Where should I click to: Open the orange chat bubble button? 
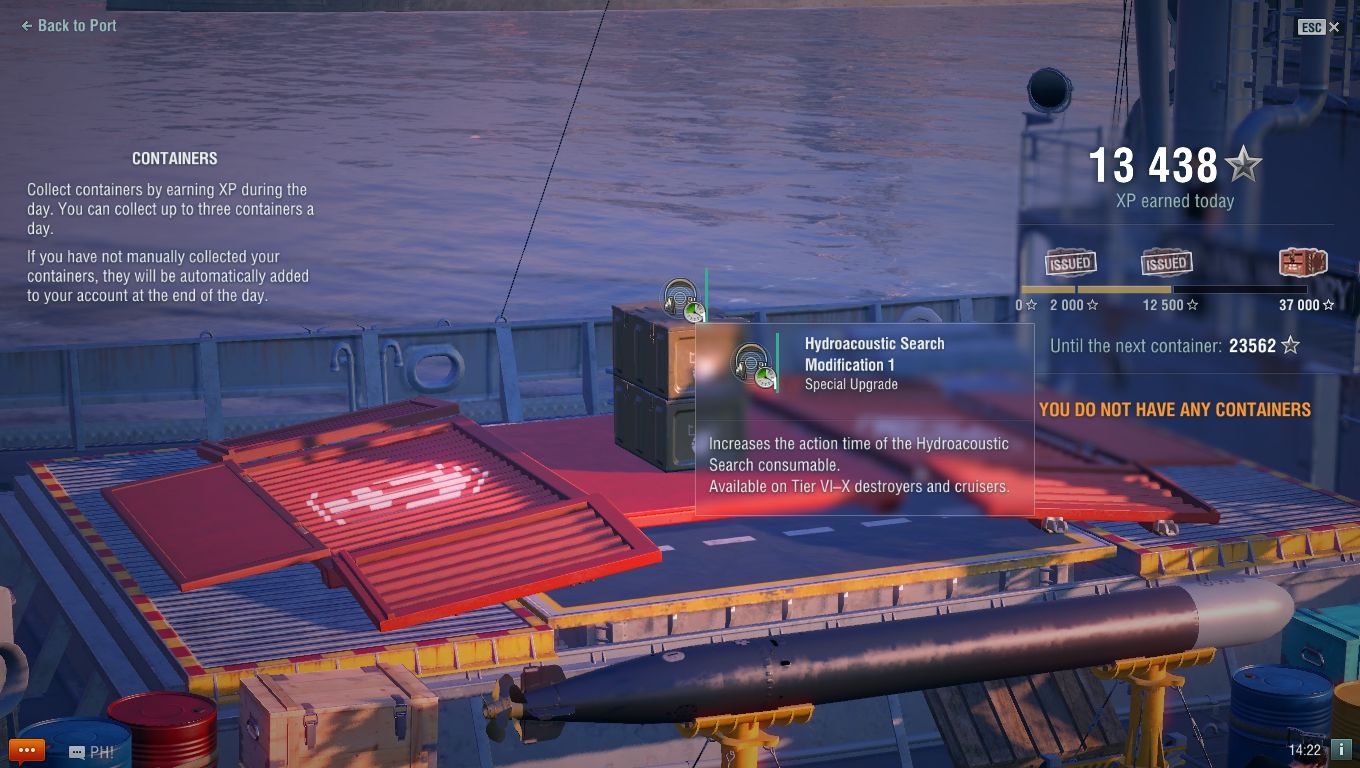(26, 750)
